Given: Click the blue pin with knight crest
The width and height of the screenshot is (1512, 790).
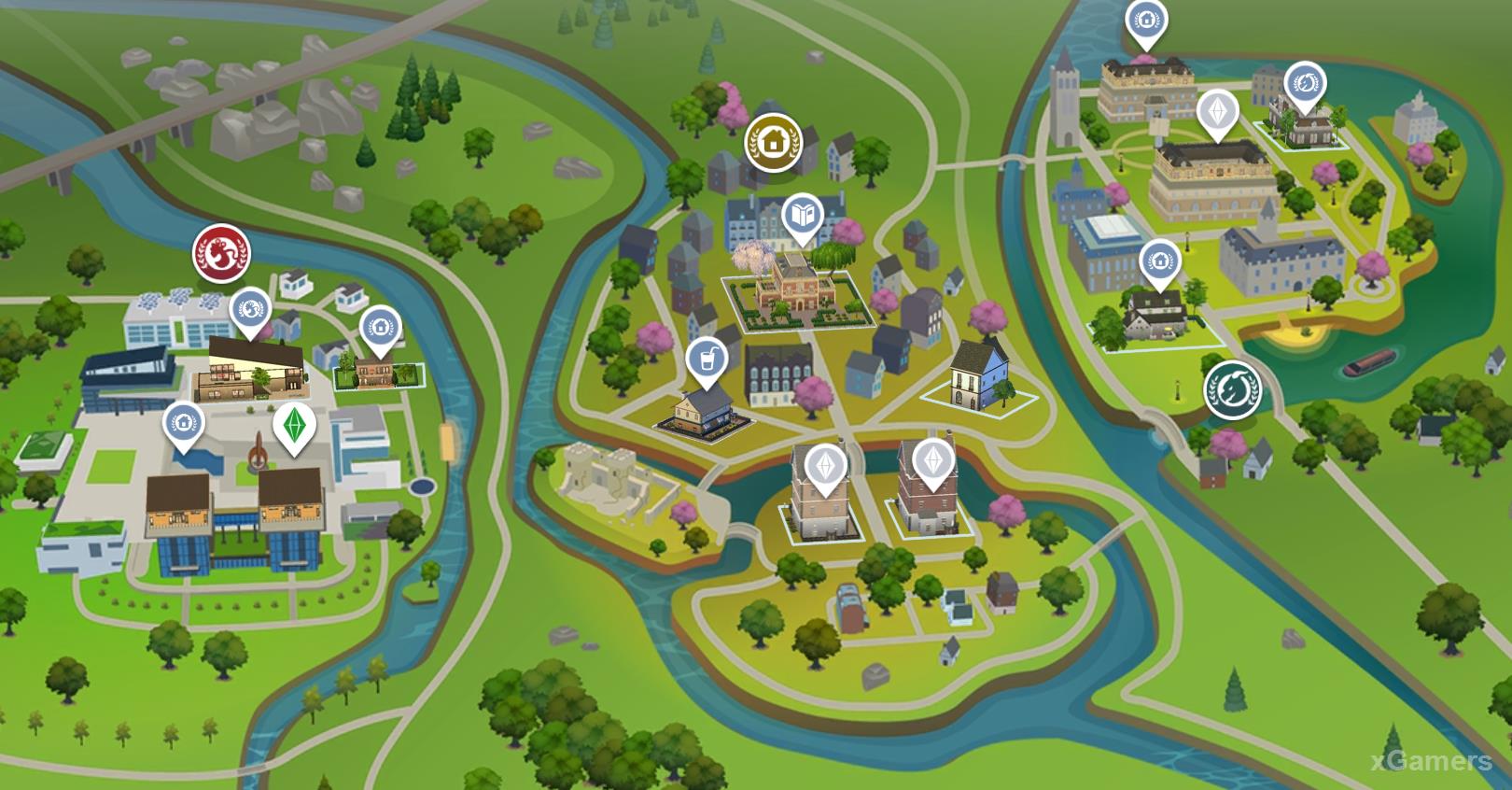Looking at the screenshot, I should coord(1305,84).
